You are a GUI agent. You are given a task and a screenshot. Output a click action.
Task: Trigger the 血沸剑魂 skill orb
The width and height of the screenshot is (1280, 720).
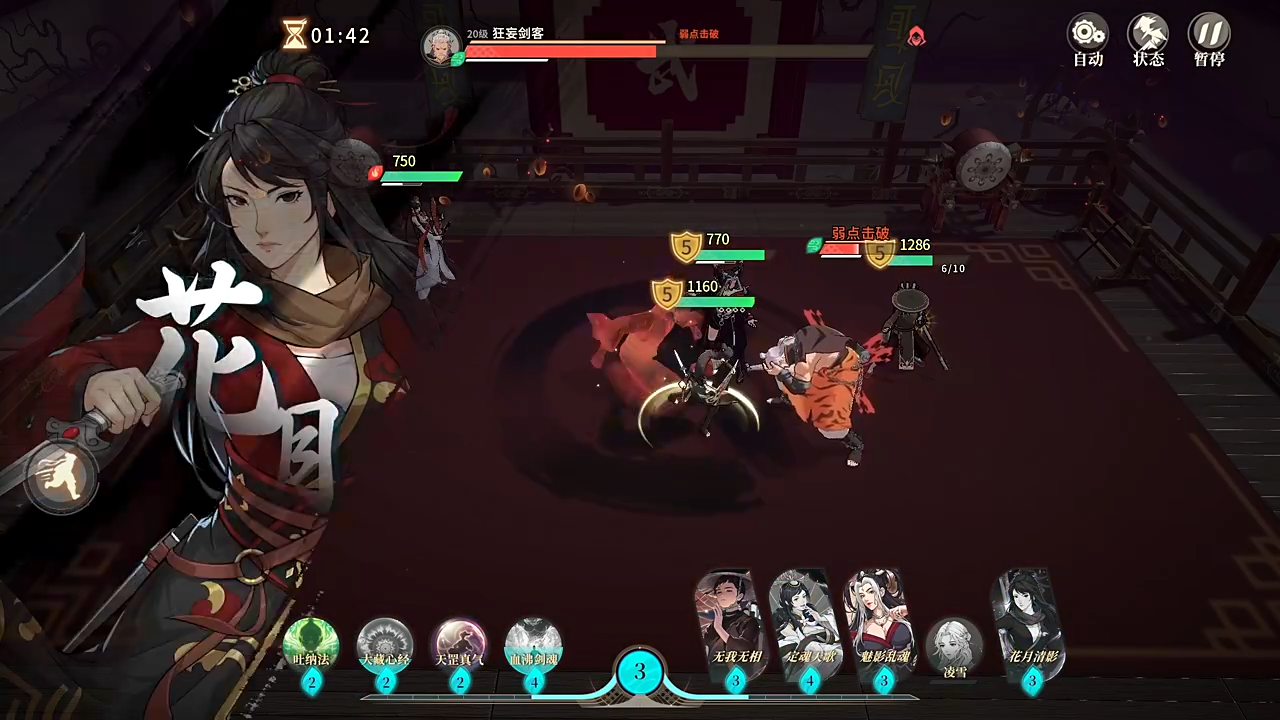(533, 645)
